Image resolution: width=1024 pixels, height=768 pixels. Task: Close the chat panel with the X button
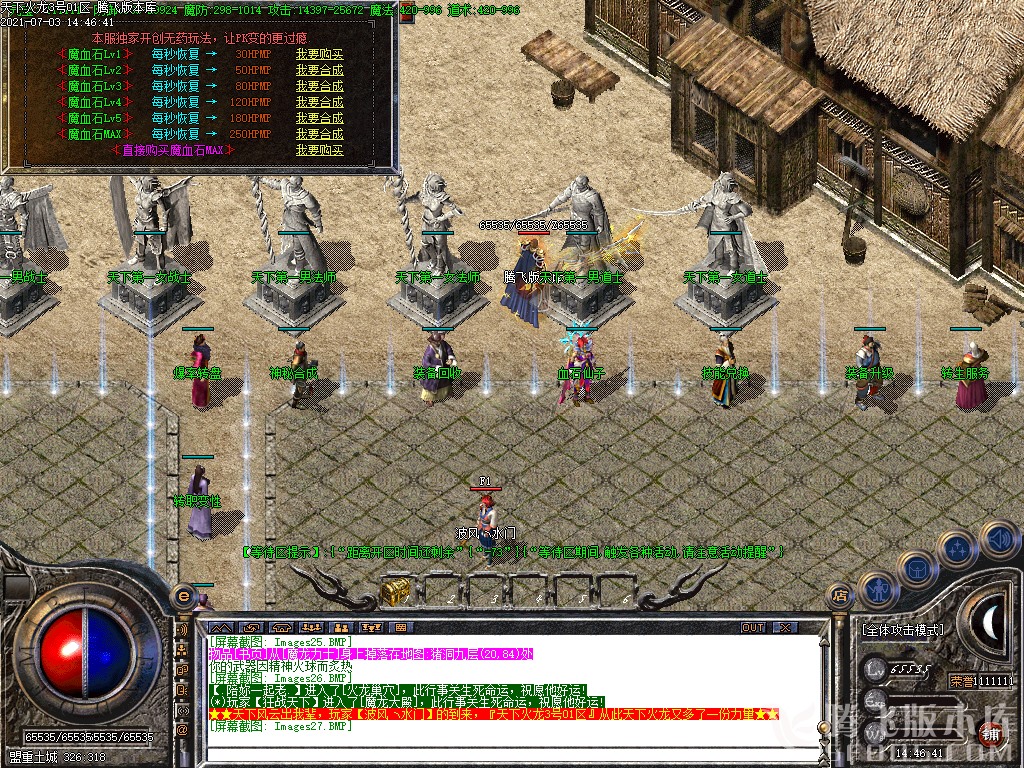pyautogui.click(x=785, y=628)
